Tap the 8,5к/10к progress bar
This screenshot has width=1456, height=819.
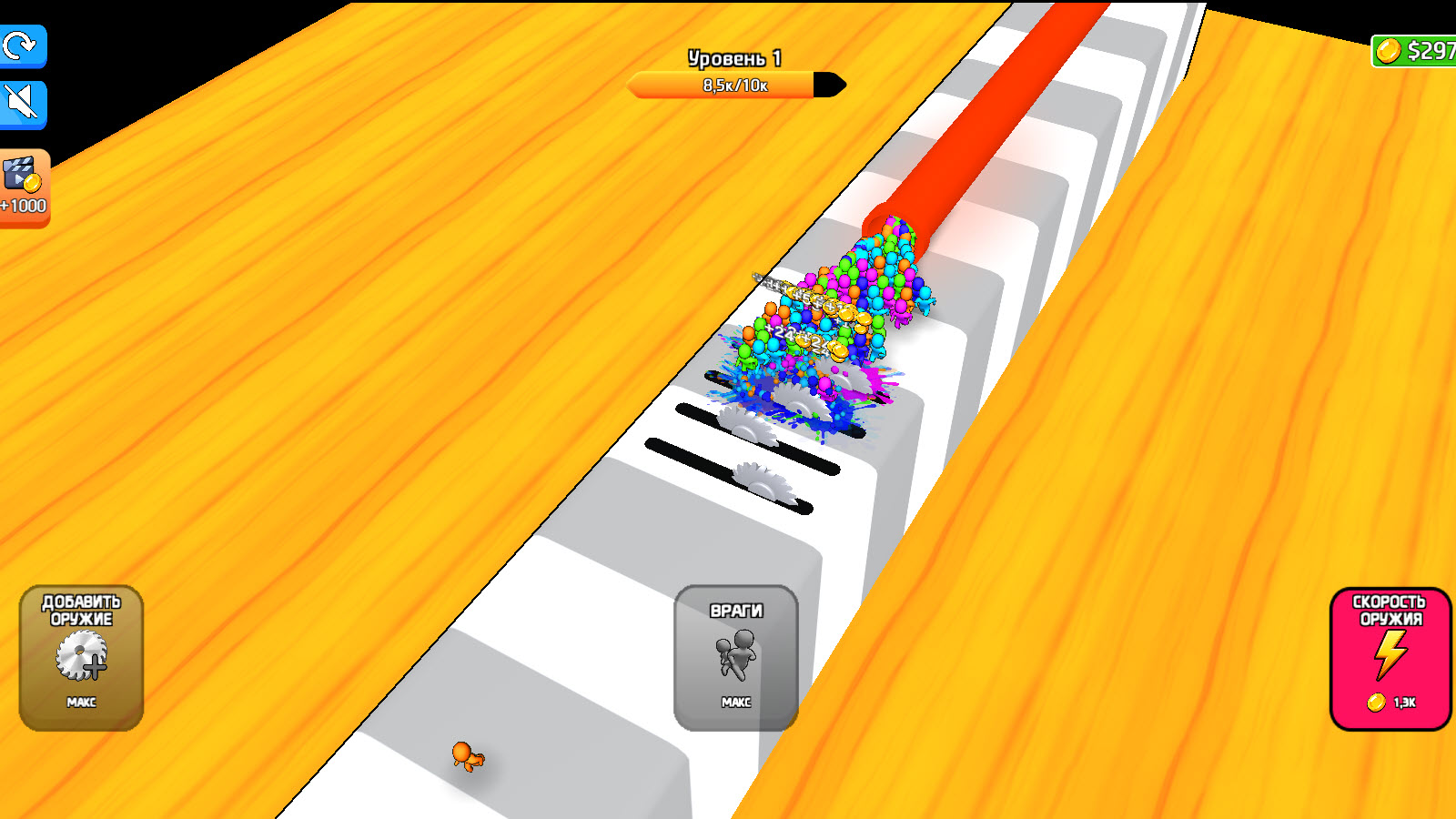733,86
